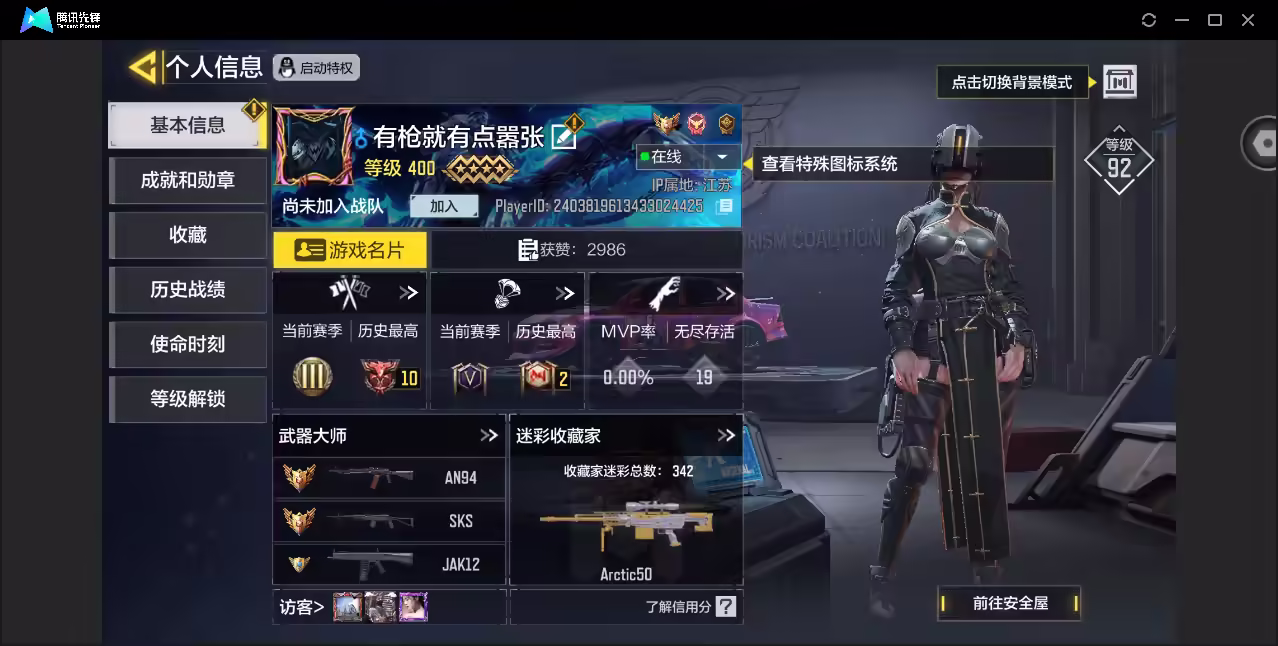Select the AN94 weapon master row
1278x646 pixels.
tap(389, 477)
